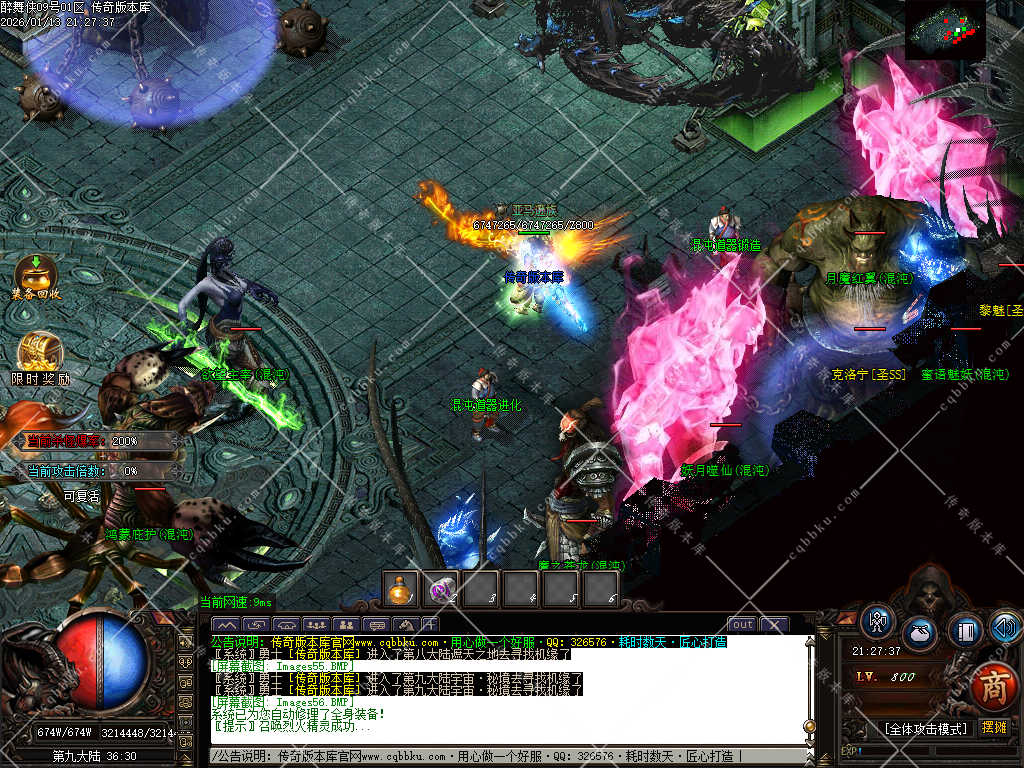1024x768 pixels.
Task: Open the character equipment panel icon
Action: click(878, 621)
